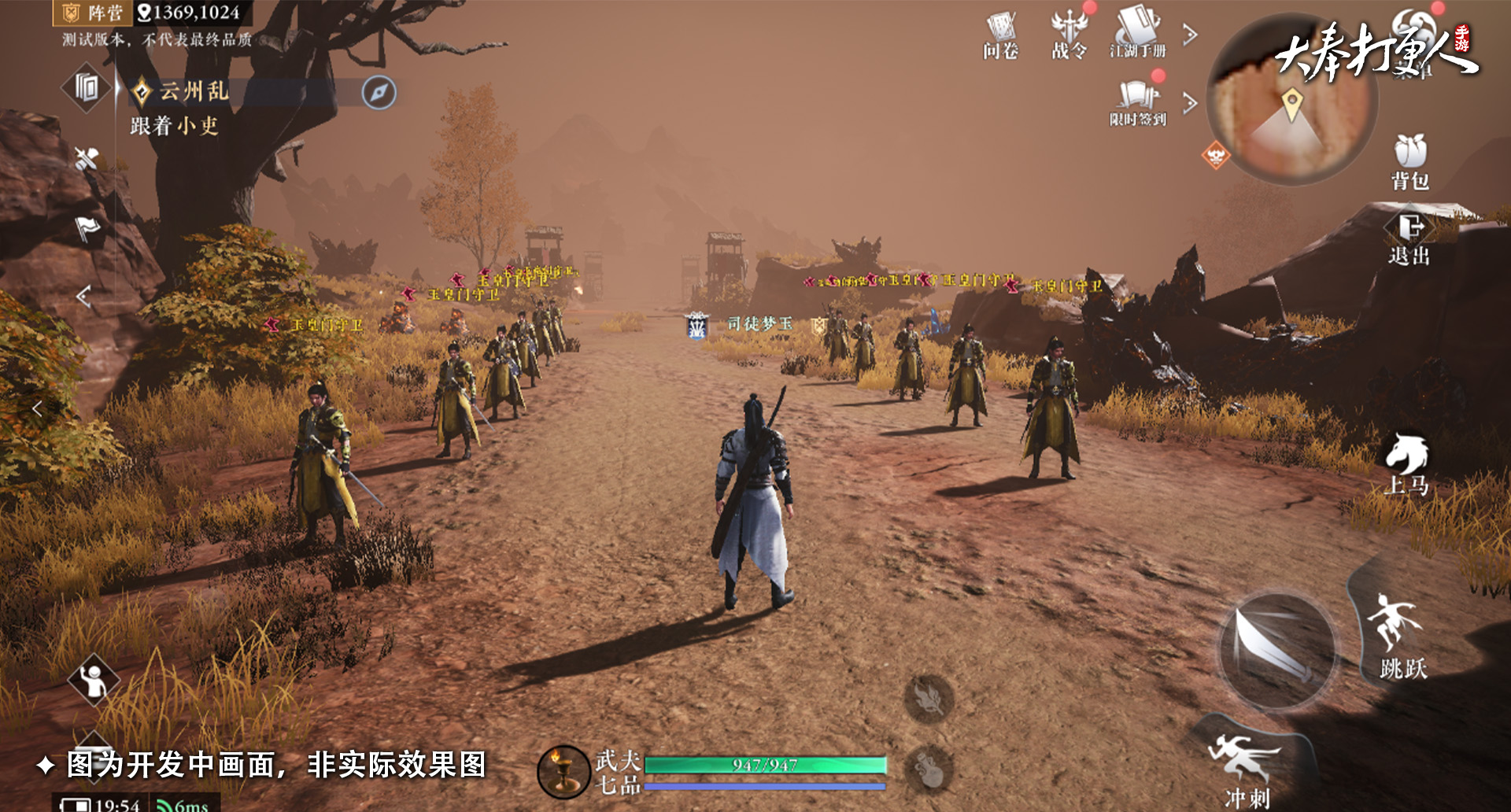This screenshot has width=1511, height=812.
Task: Open the book icon beside quest tracker
Action: pyautogui.click(x=87, y=87)
